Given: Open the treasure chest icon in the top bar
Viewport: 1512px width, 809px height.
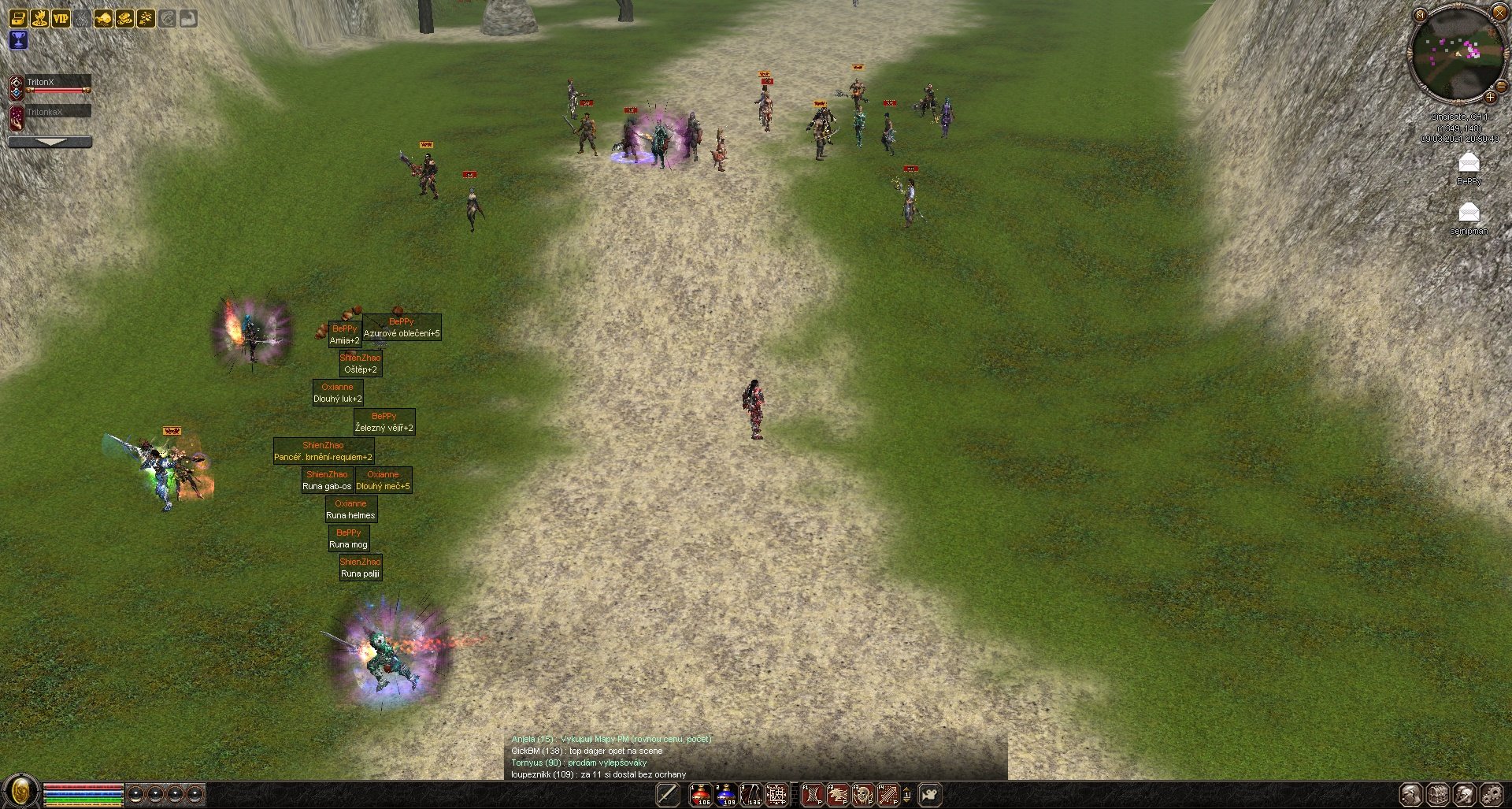Looking at the screenshot, I should [x=18, y=18].
